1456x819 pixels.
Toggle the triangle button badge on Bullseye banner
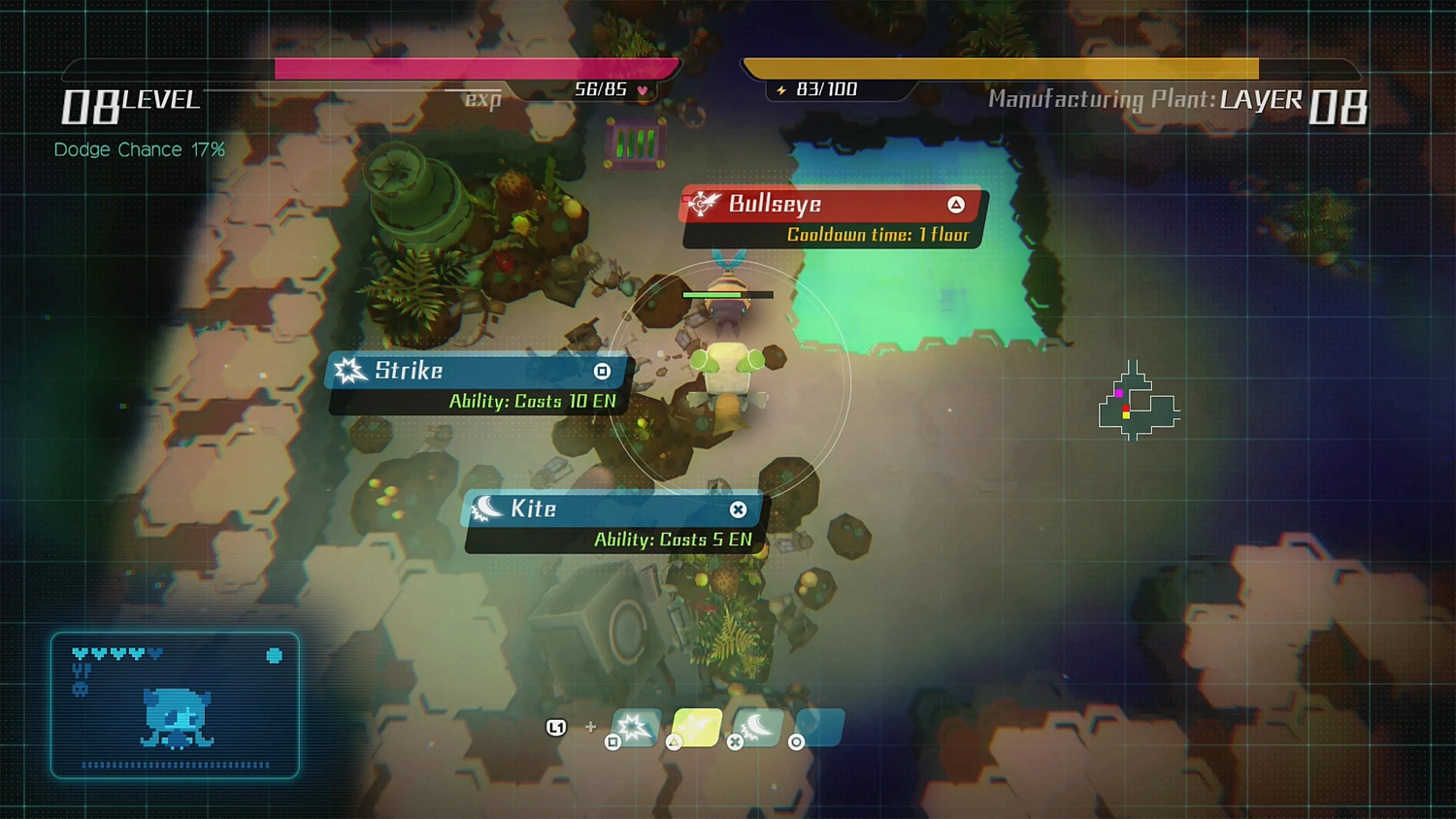955,204
